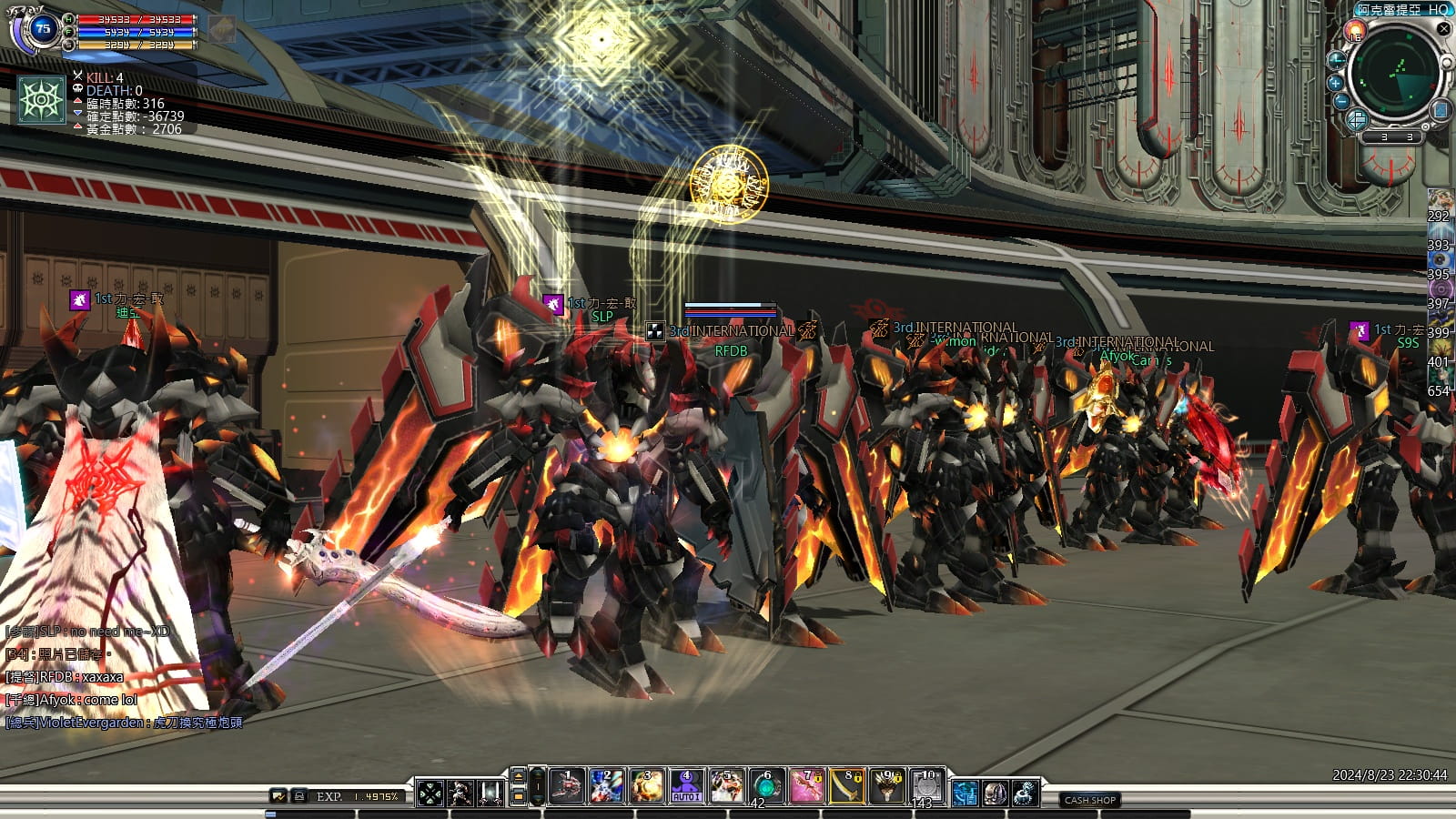
Task: Trigger the pink weapon skill in slot 7
Action: coord(806,787)
